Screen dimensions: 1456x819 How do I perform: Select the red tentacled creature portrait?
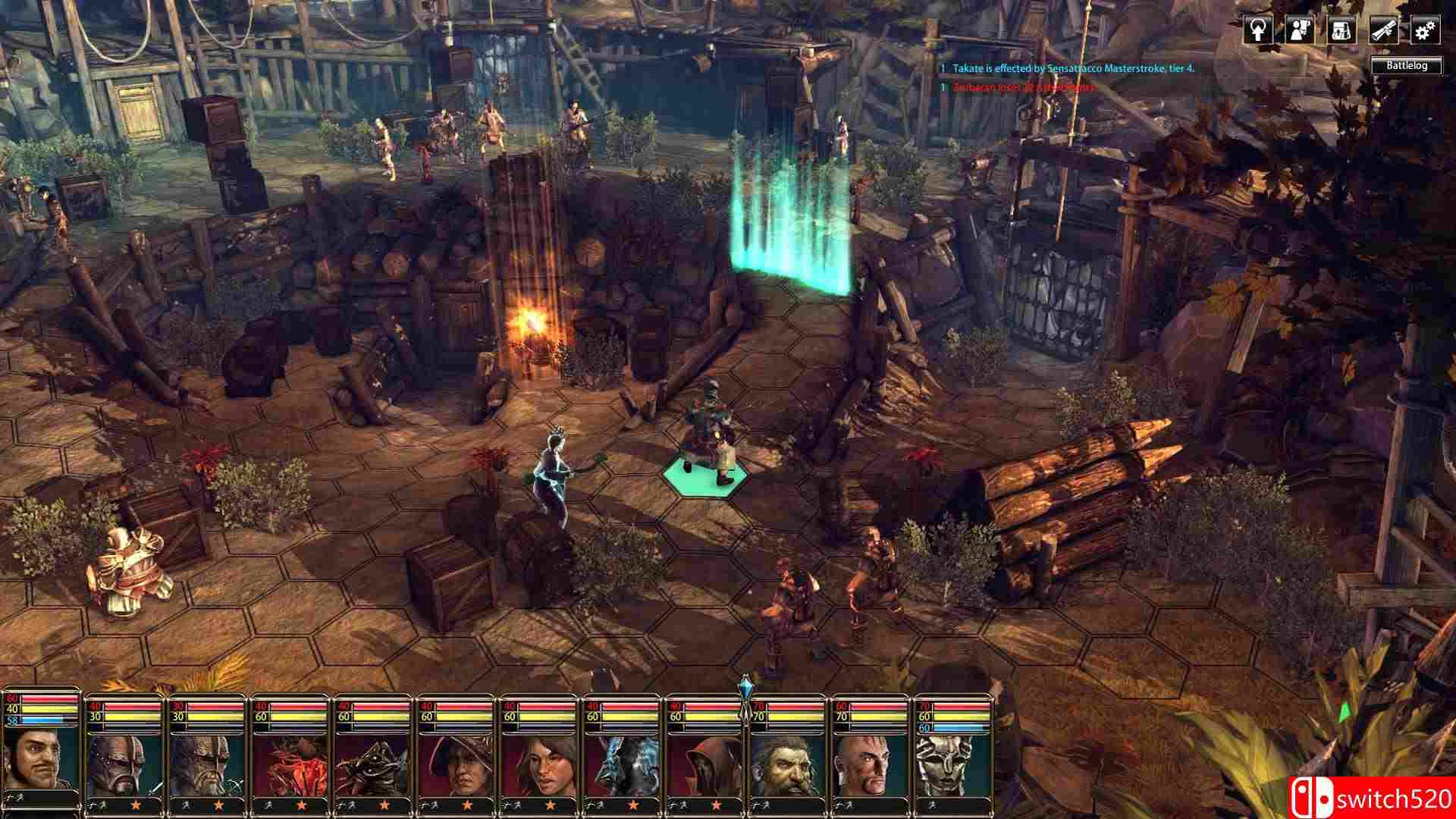290,764
